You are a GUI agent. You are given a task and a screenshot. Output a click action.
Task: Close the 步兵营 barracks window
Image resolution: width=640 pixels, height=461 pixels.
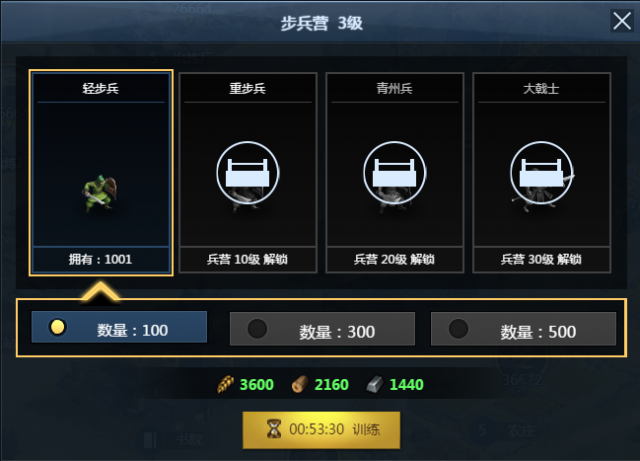621,22
